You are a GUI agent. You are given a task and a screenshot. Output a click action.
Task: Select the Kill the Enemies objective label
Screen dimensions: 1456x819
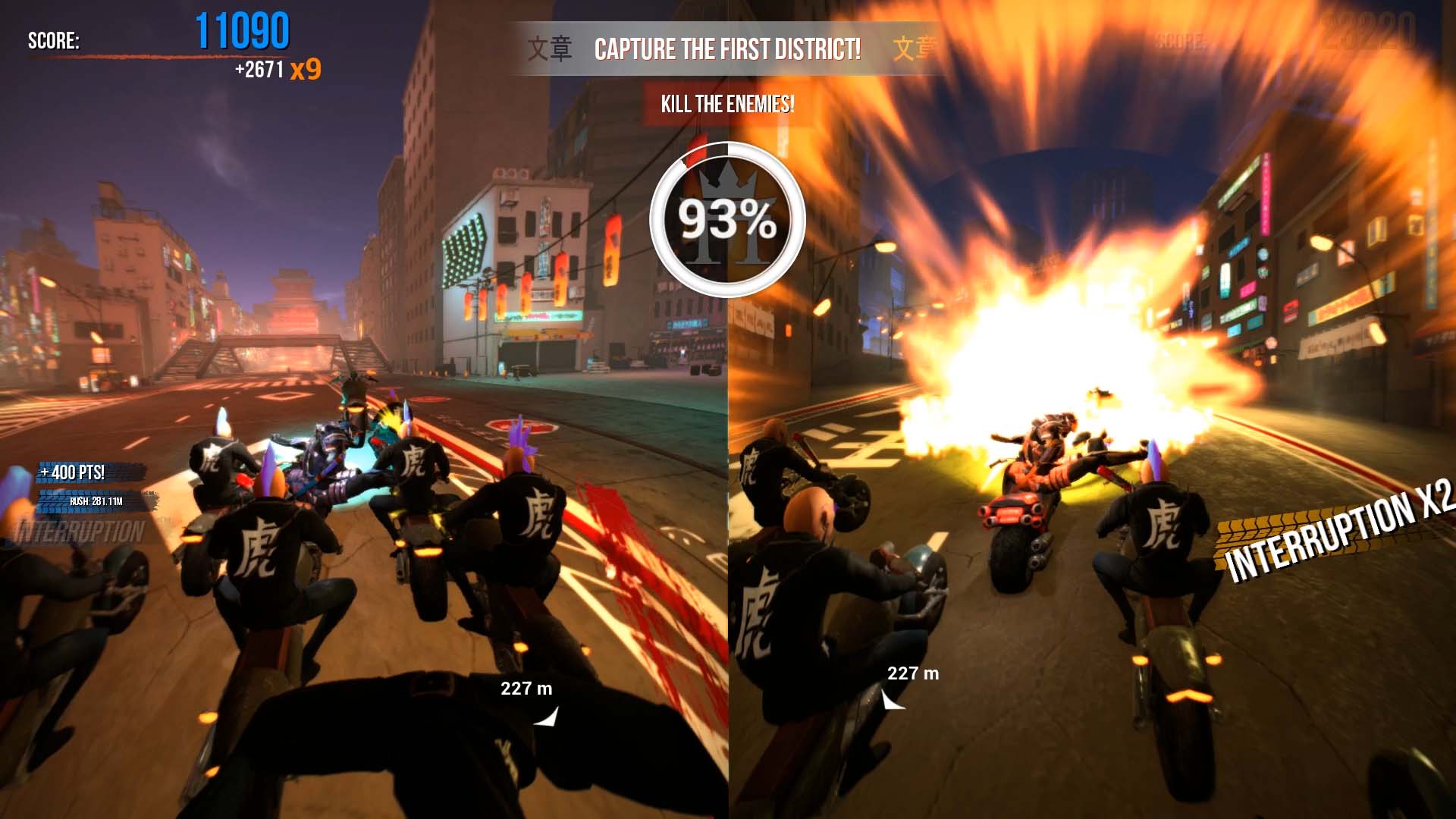(727, 104)
